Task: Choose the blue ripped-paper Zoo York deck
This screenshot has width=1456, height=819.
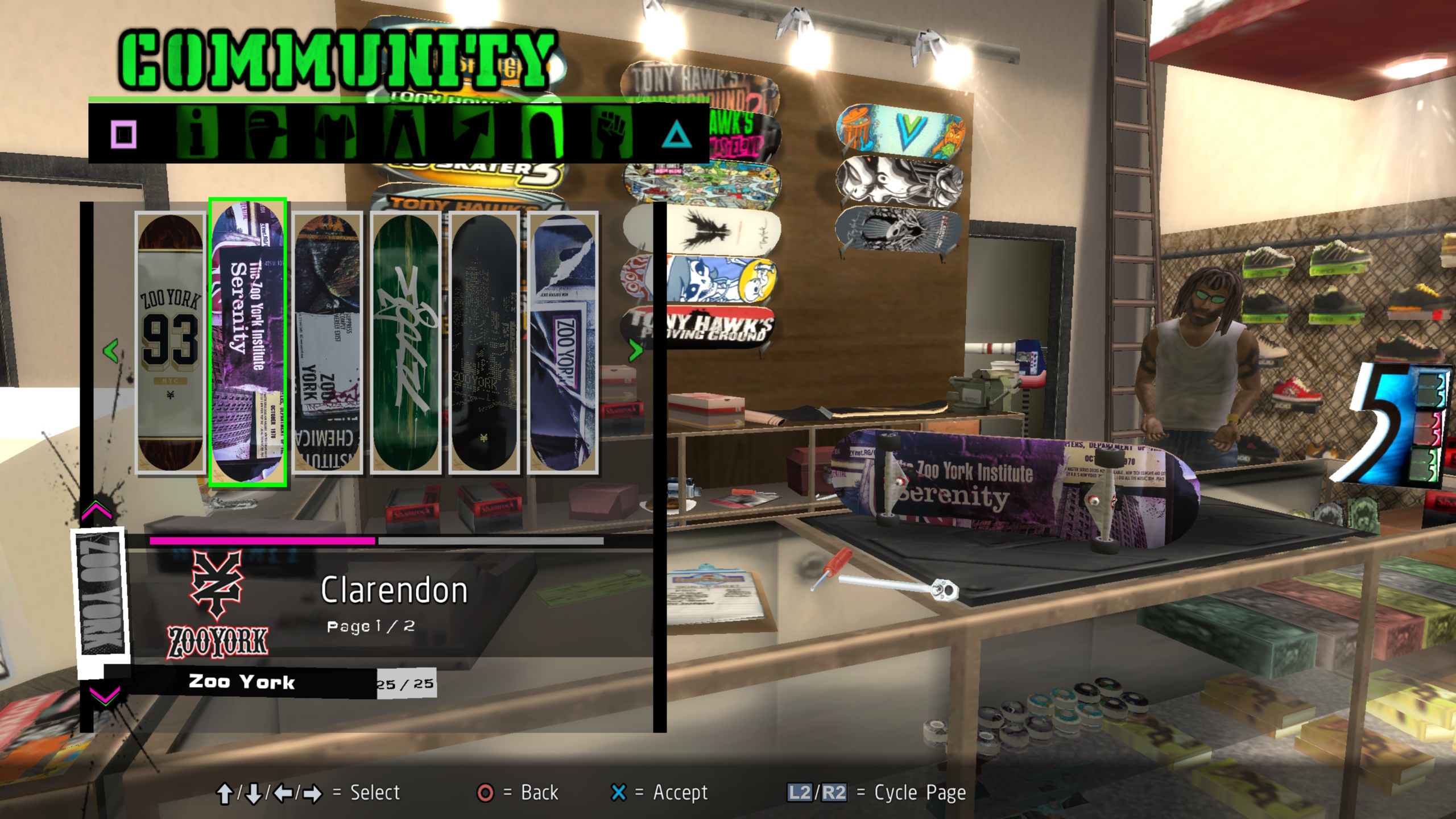Action: pos(562,342)
